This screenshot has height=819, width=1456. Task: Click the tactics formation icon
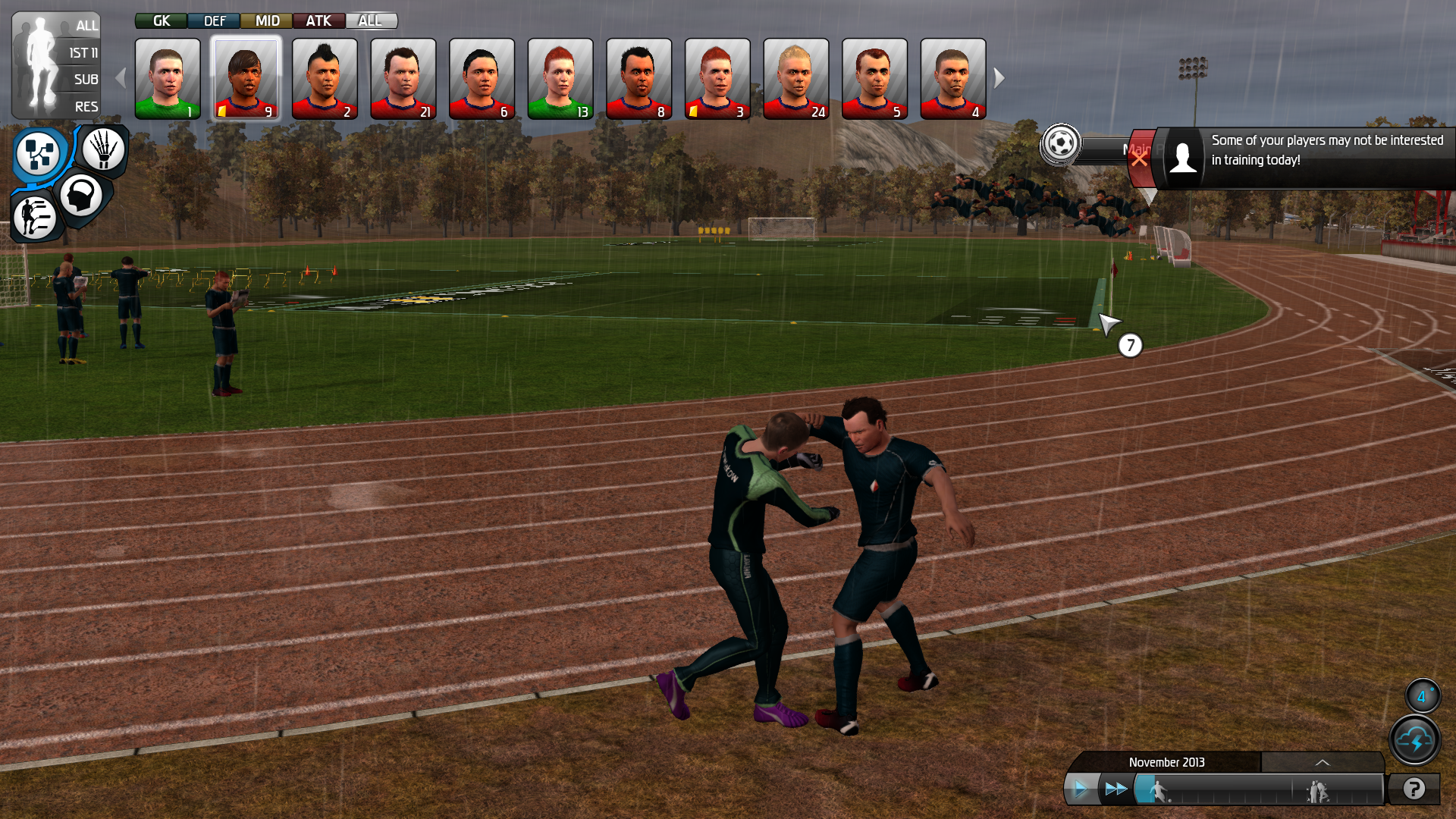coord(38,152)
